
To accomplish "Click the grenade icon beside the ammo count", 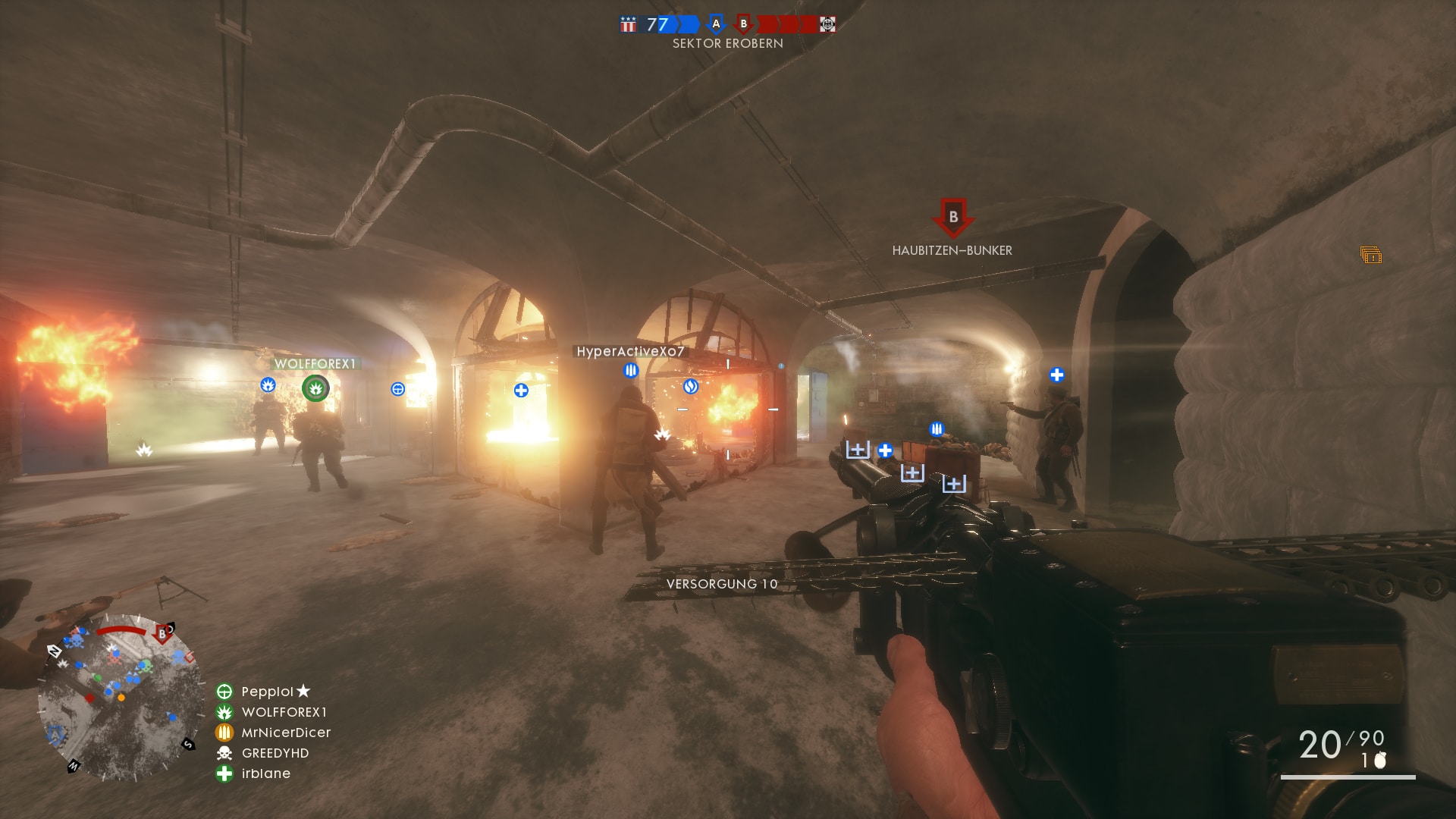I will click(x=1380, y=760).
